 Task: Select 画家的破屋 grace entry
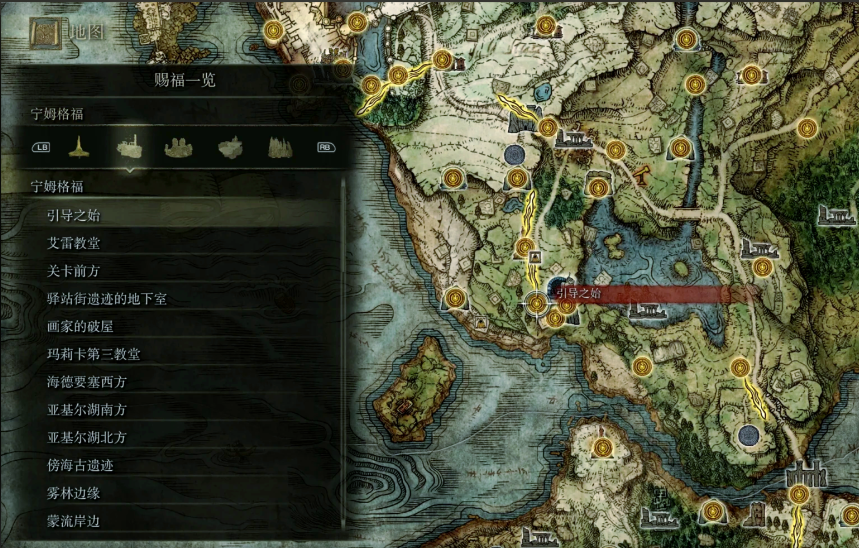tap(81, 326)
